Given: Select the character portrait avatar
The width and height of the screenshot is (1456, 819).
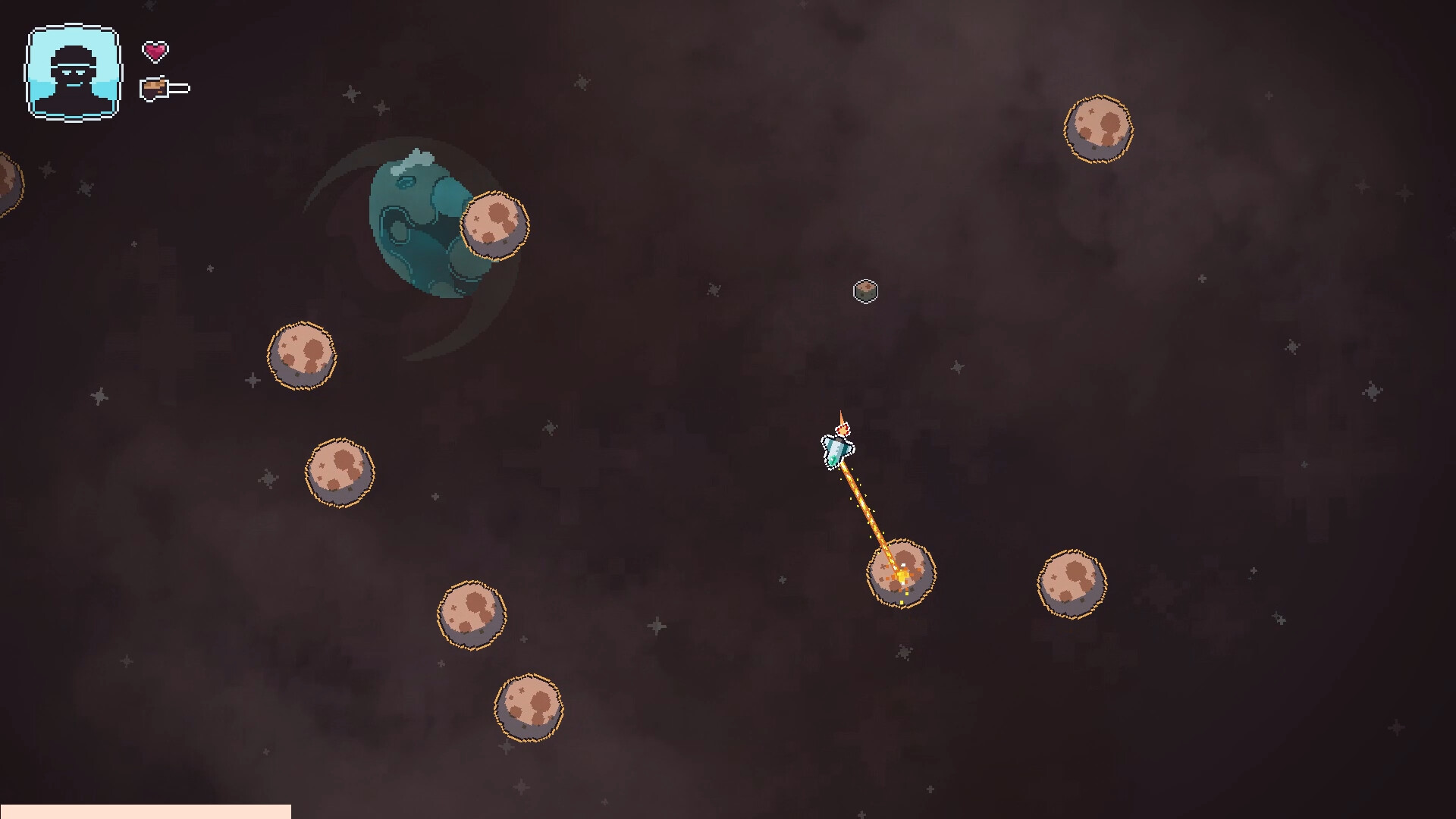Looking at the screenshot, I should pos(72,72).
